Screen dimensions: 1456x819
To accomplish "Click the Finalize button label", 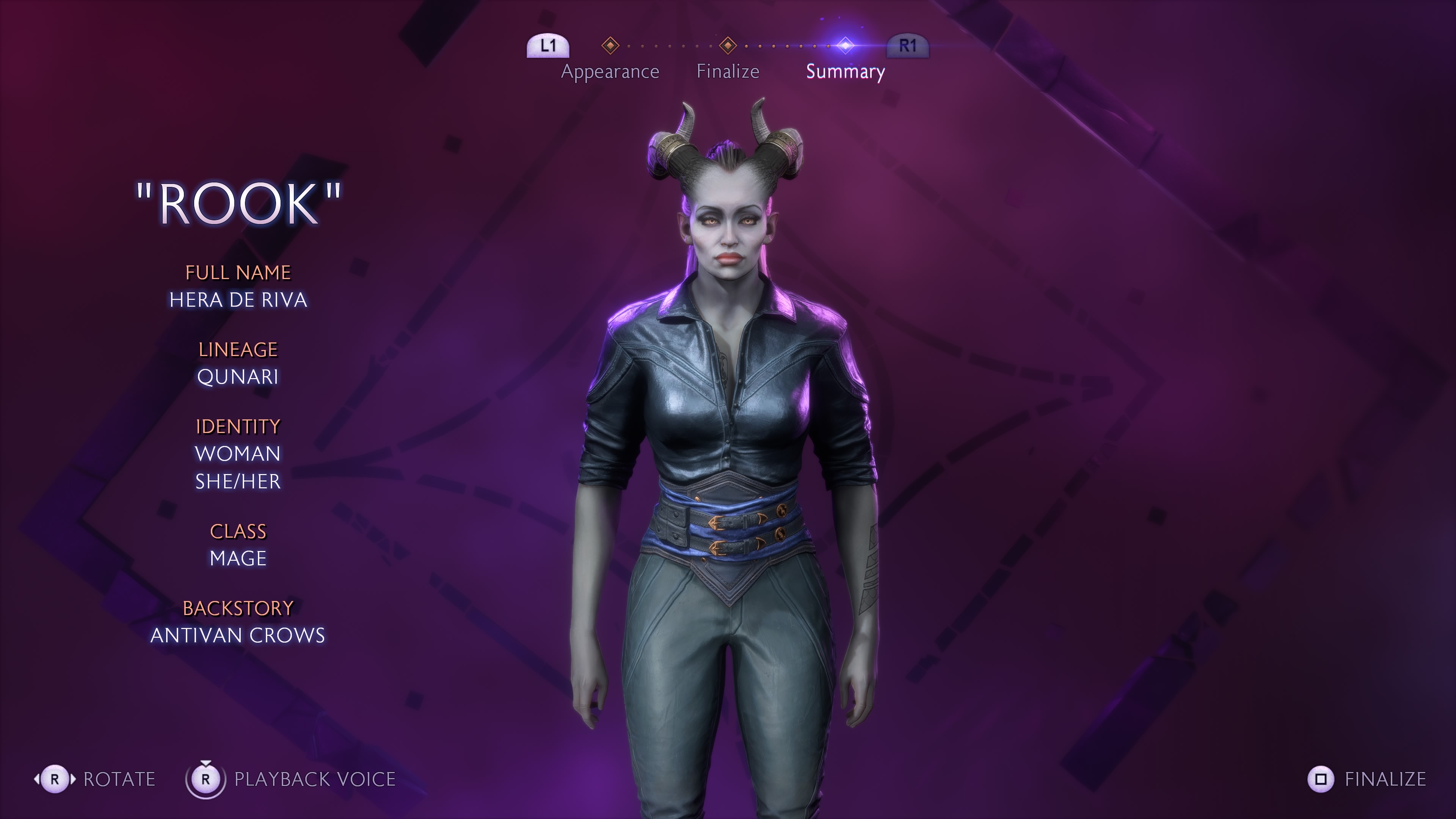I will (x=1385, y=779).
